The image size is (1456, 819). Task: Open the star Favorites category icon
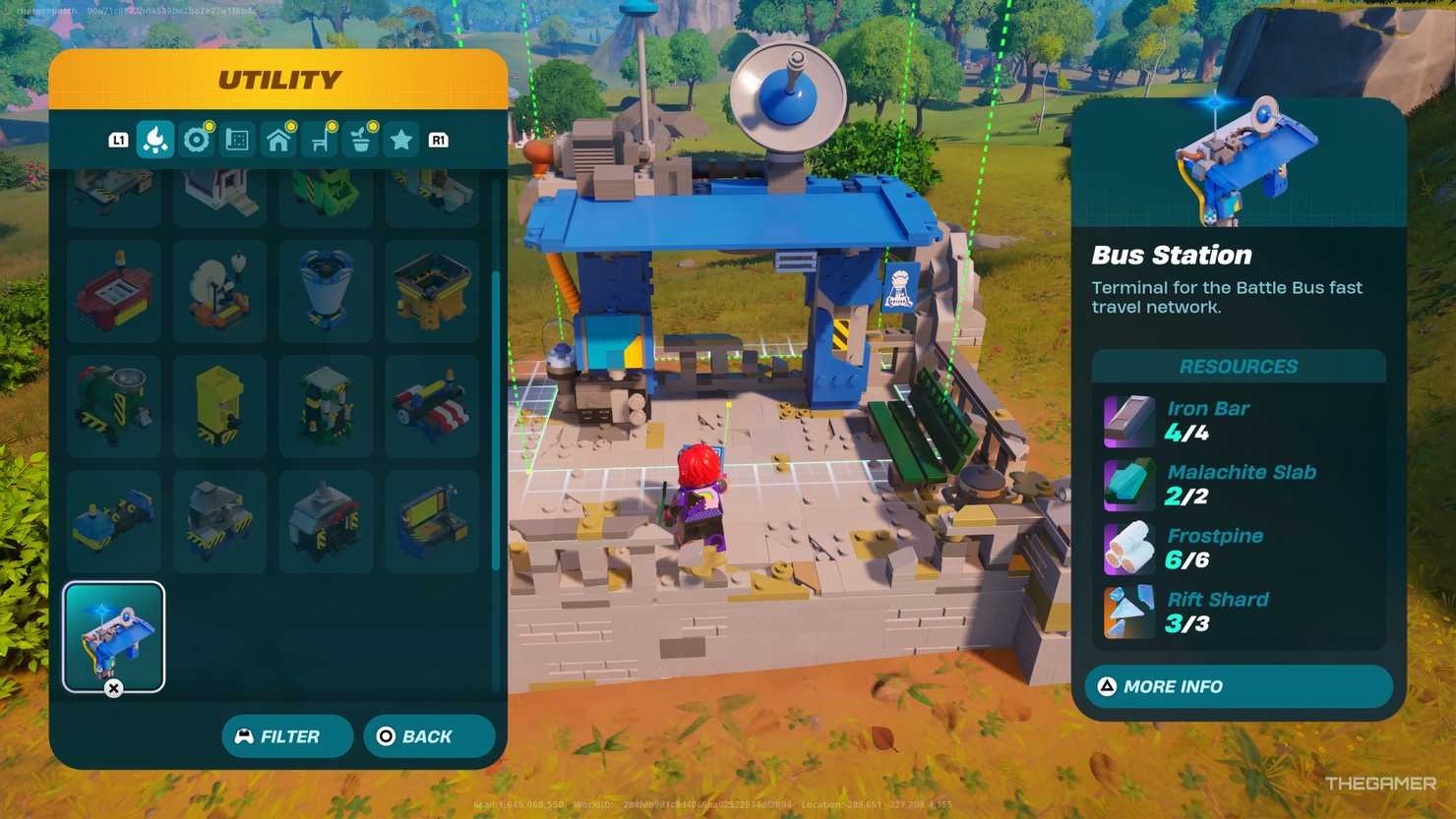point(400,139)
